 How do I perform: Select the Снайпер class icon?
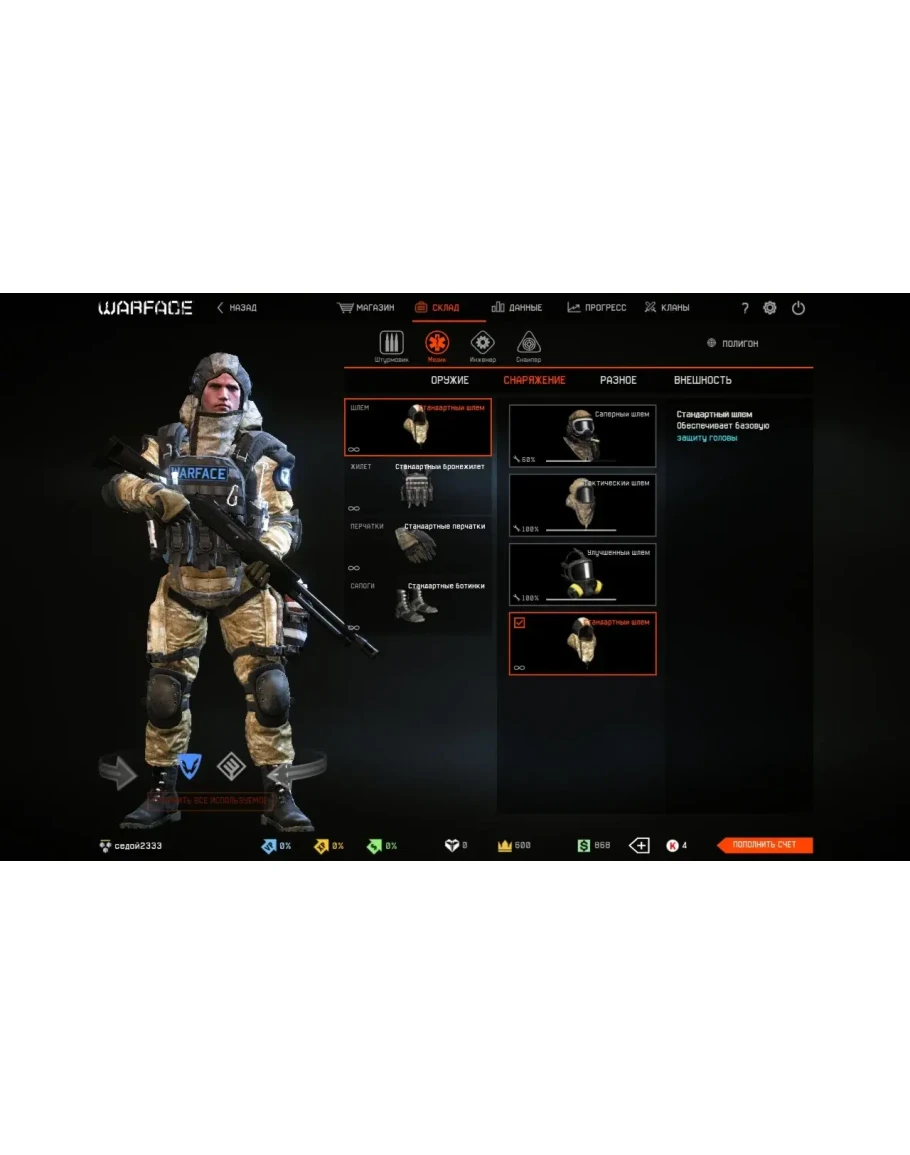pos(529,345)
